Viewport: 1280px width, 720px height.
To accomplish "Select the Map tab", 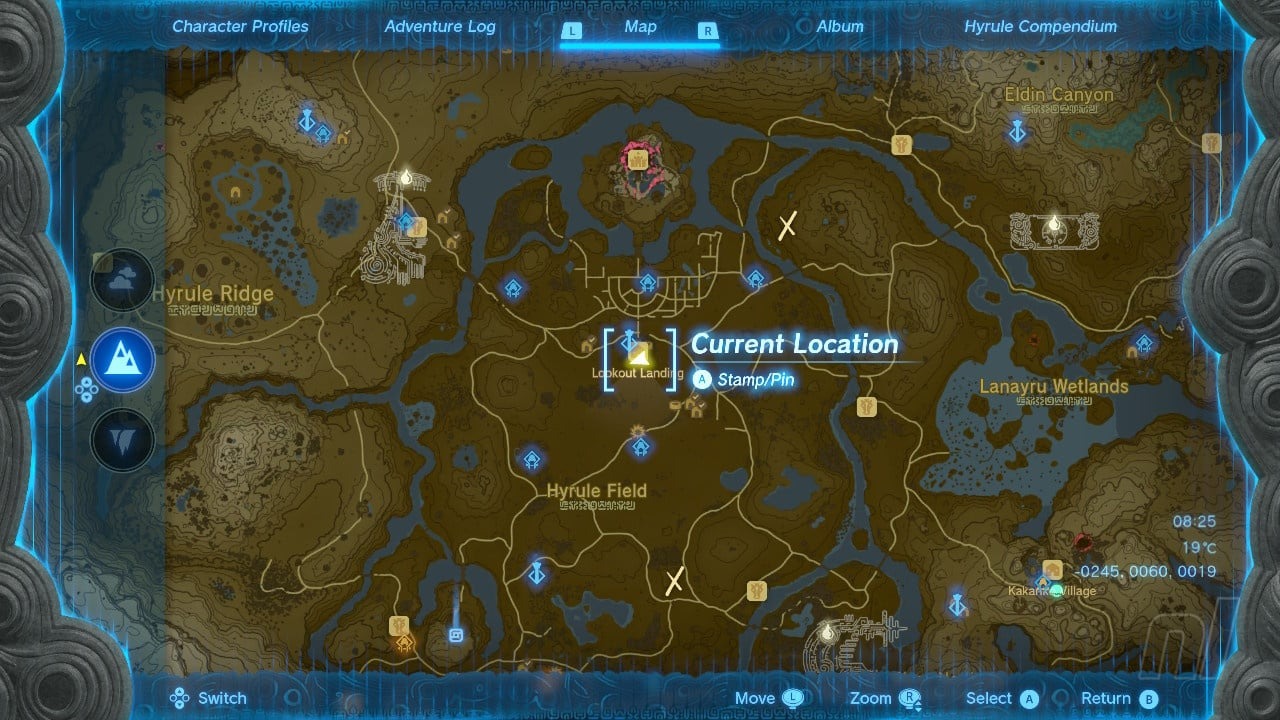I will pos(640,27).
